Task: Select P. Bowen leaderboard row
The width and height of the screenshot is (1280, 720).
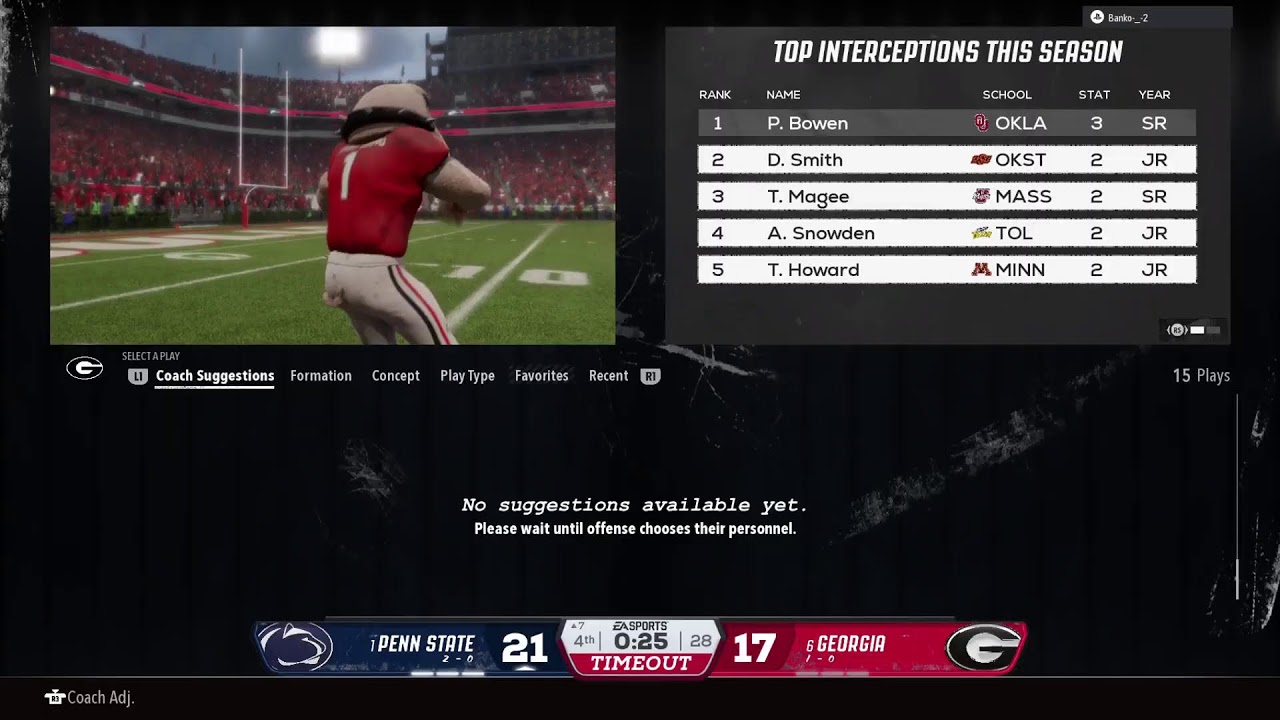Action: (x=946, y=123)
